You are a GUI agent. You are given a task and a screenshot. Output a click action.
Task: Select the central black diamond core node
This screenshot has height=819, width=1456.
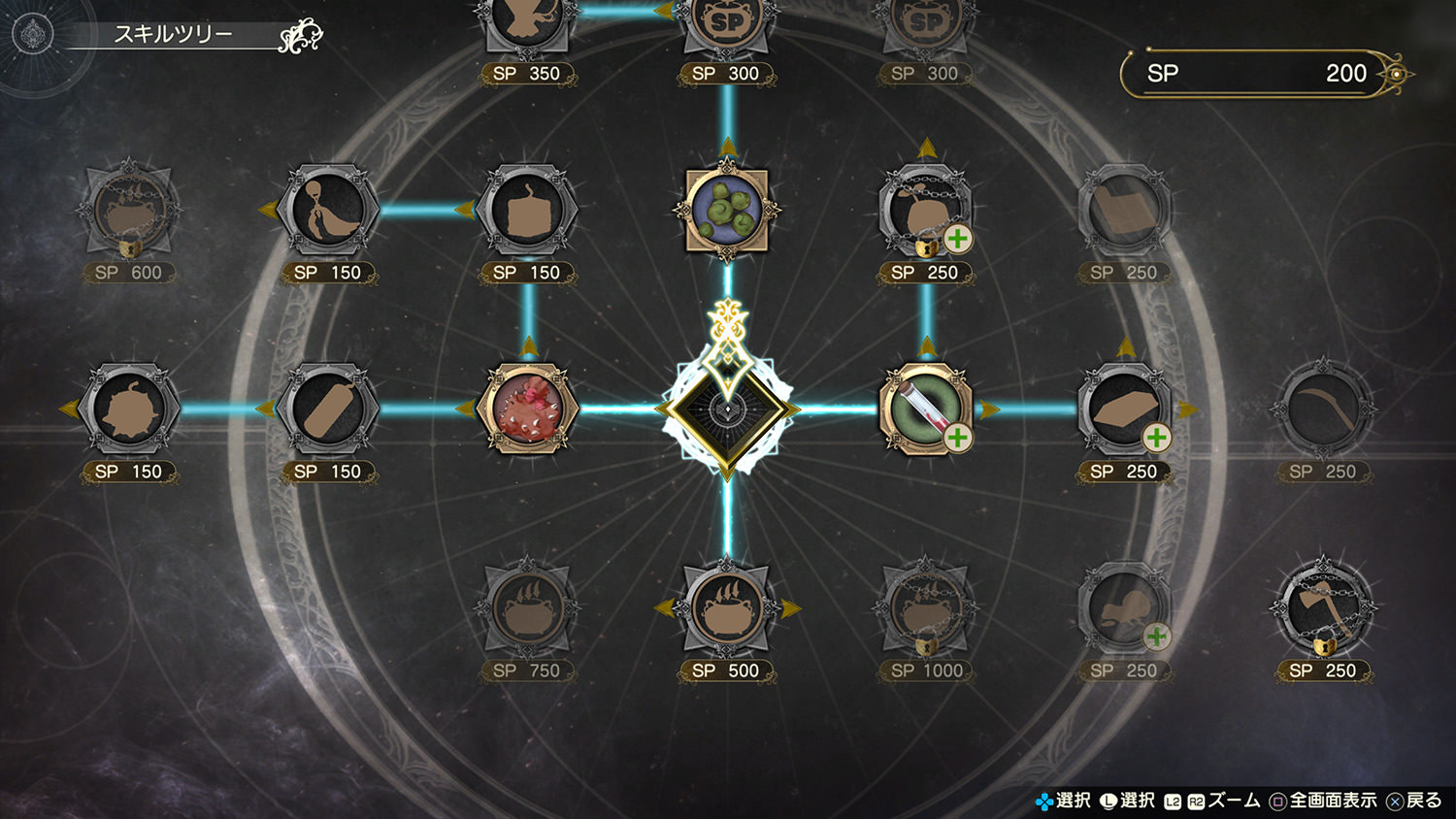coord(726,409)
